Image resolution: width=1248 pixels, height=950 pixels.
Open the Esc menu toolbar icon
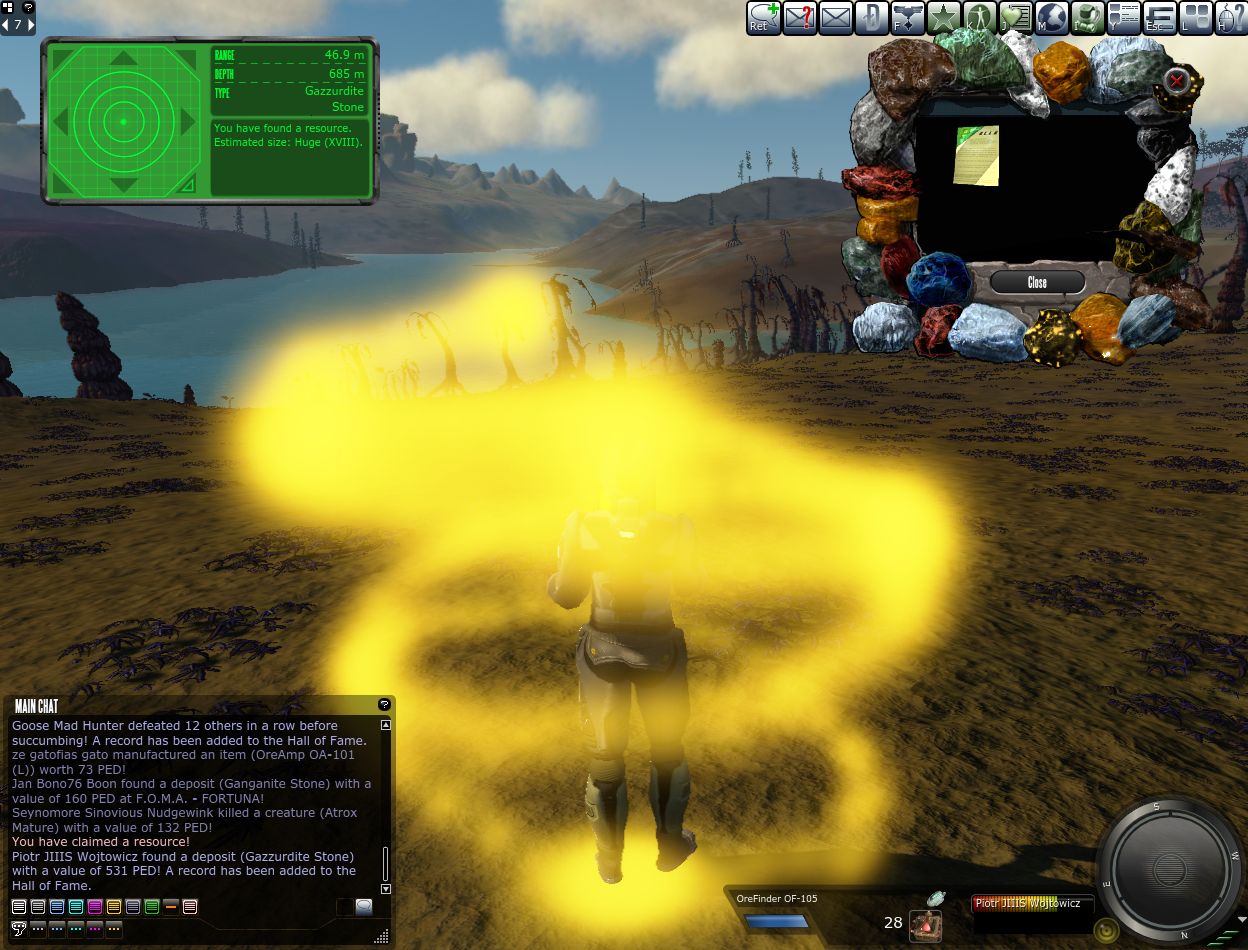pos(1159,18)
